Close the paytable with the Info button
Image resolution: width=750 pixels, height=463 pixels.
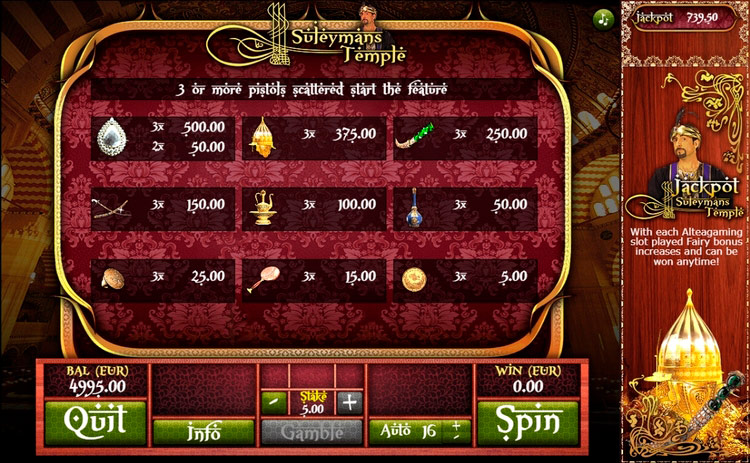203,432
